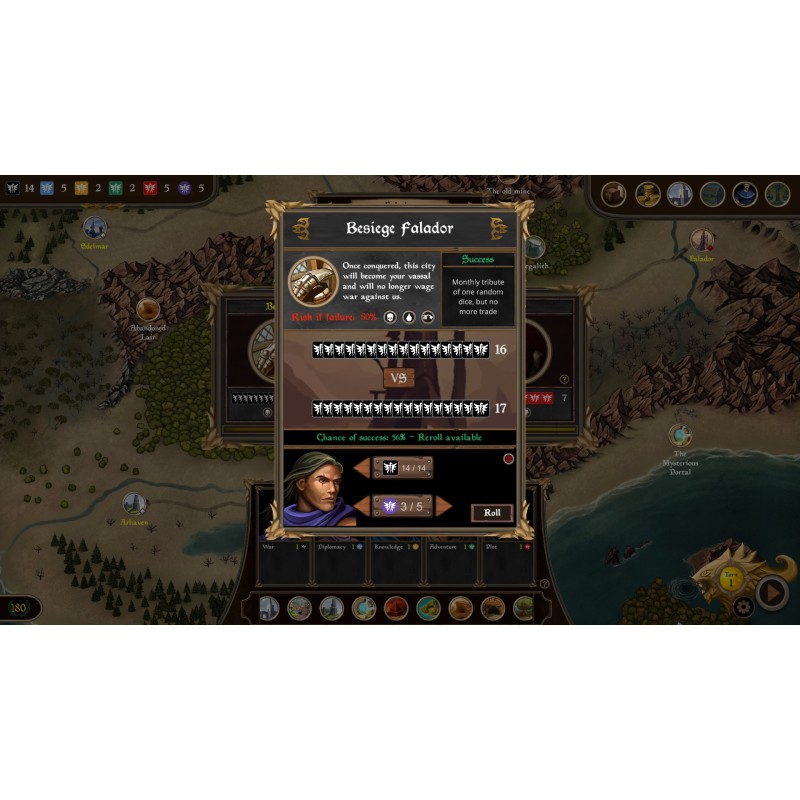Decrease the purple dice count
800x800 pixels.
coord(361,506)
